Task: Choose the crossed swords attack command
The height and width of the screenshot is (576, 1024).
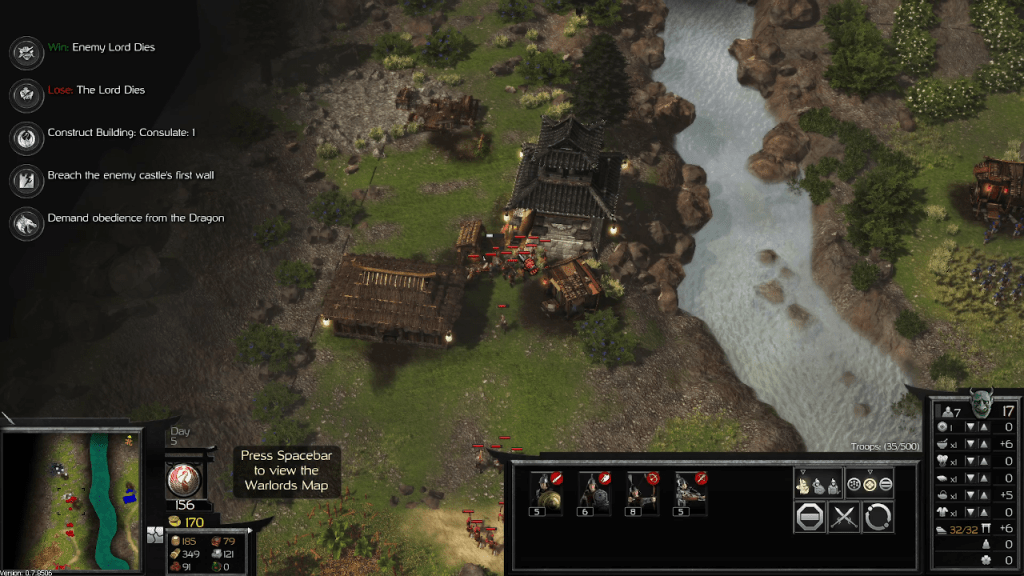Action: click(845, 517)
